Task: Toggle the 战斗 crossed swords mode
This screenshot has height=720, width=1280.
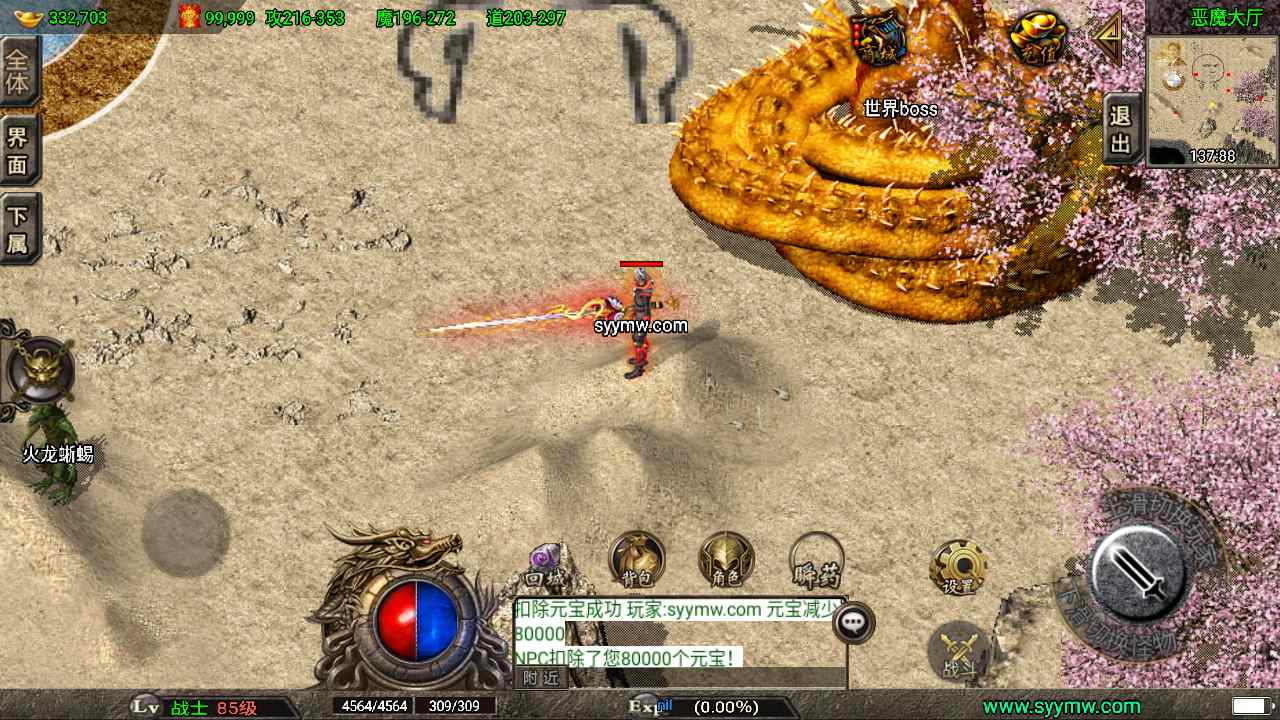Action: 959,650
